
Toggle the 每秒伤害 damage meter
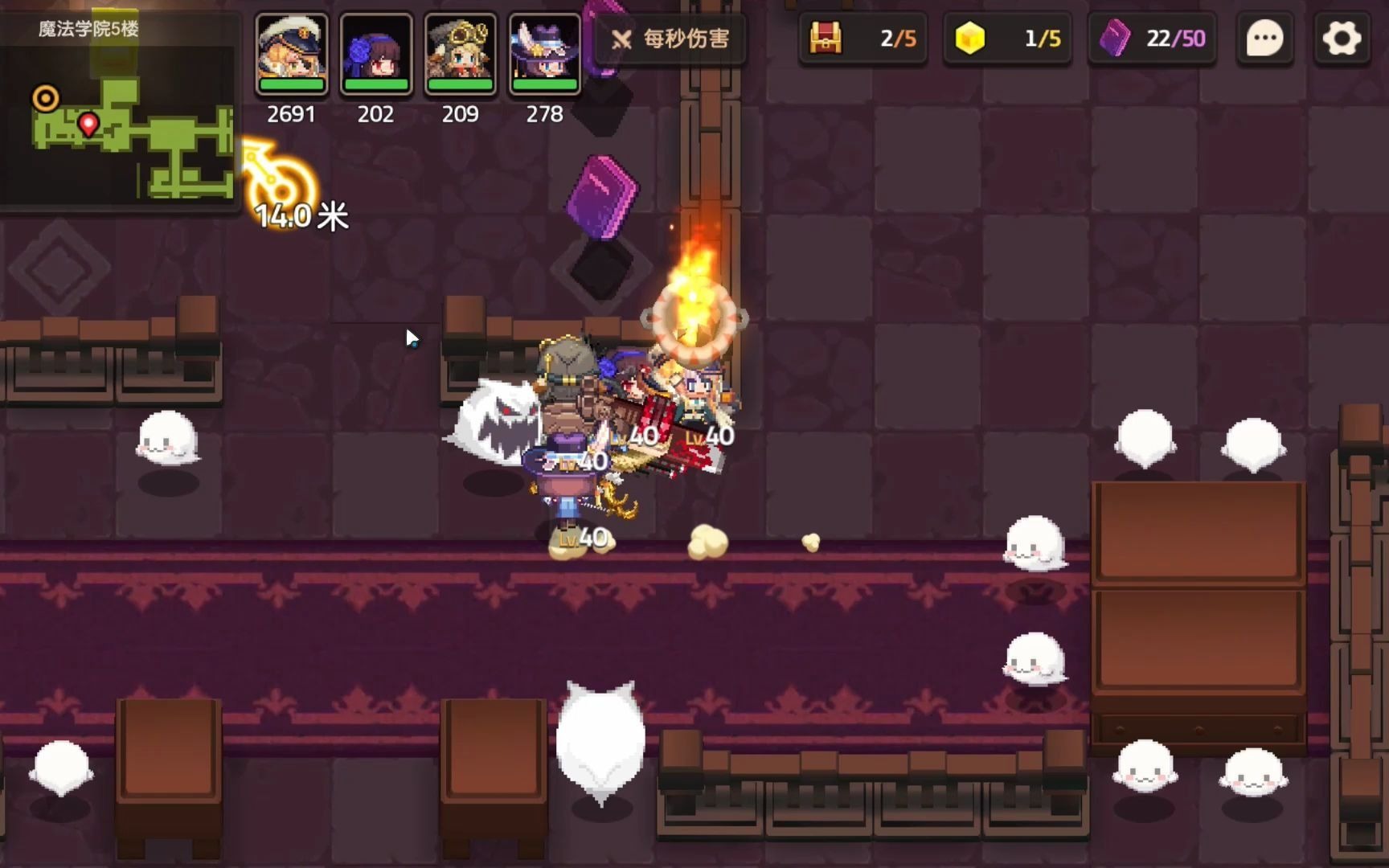coord(670,39)
